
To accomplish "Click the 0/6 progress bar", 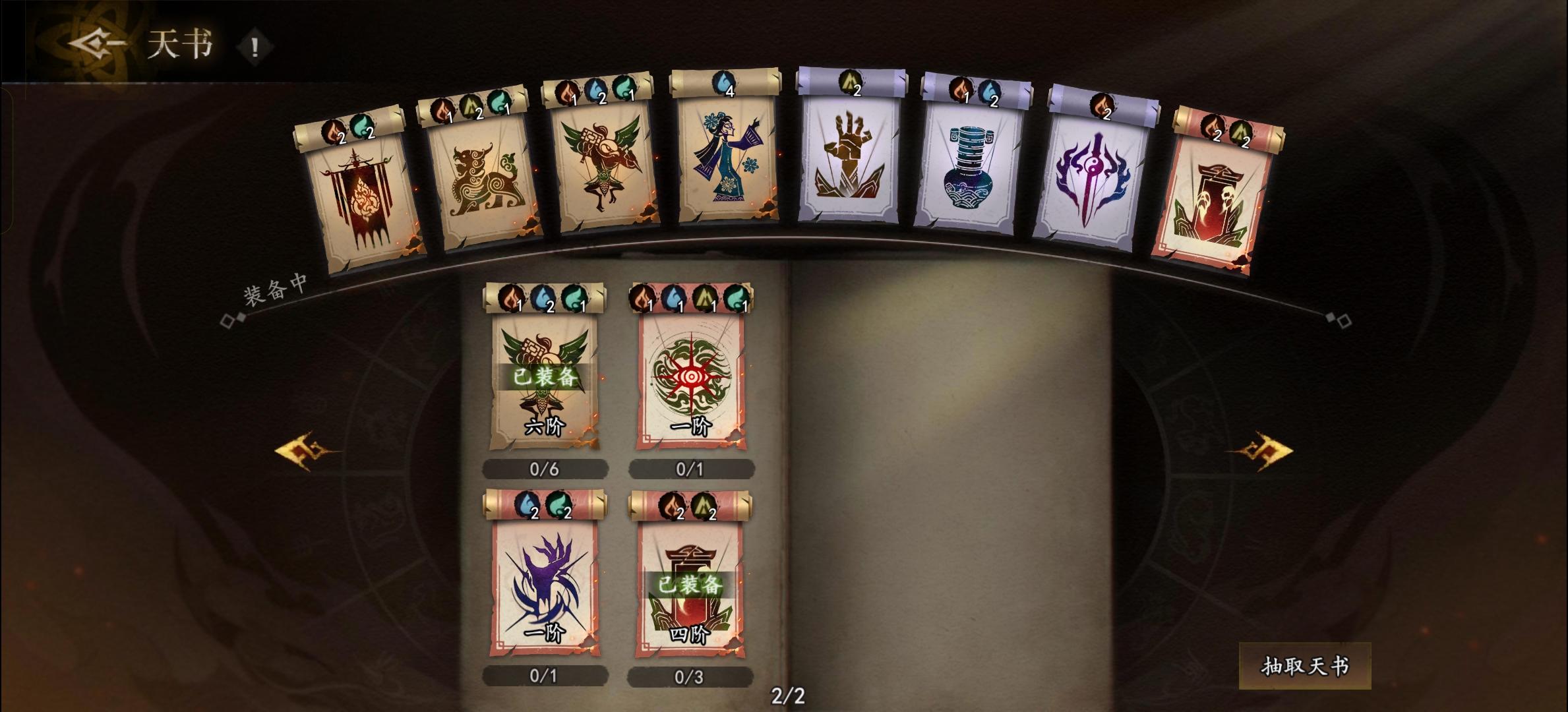I will coord(545,468).
